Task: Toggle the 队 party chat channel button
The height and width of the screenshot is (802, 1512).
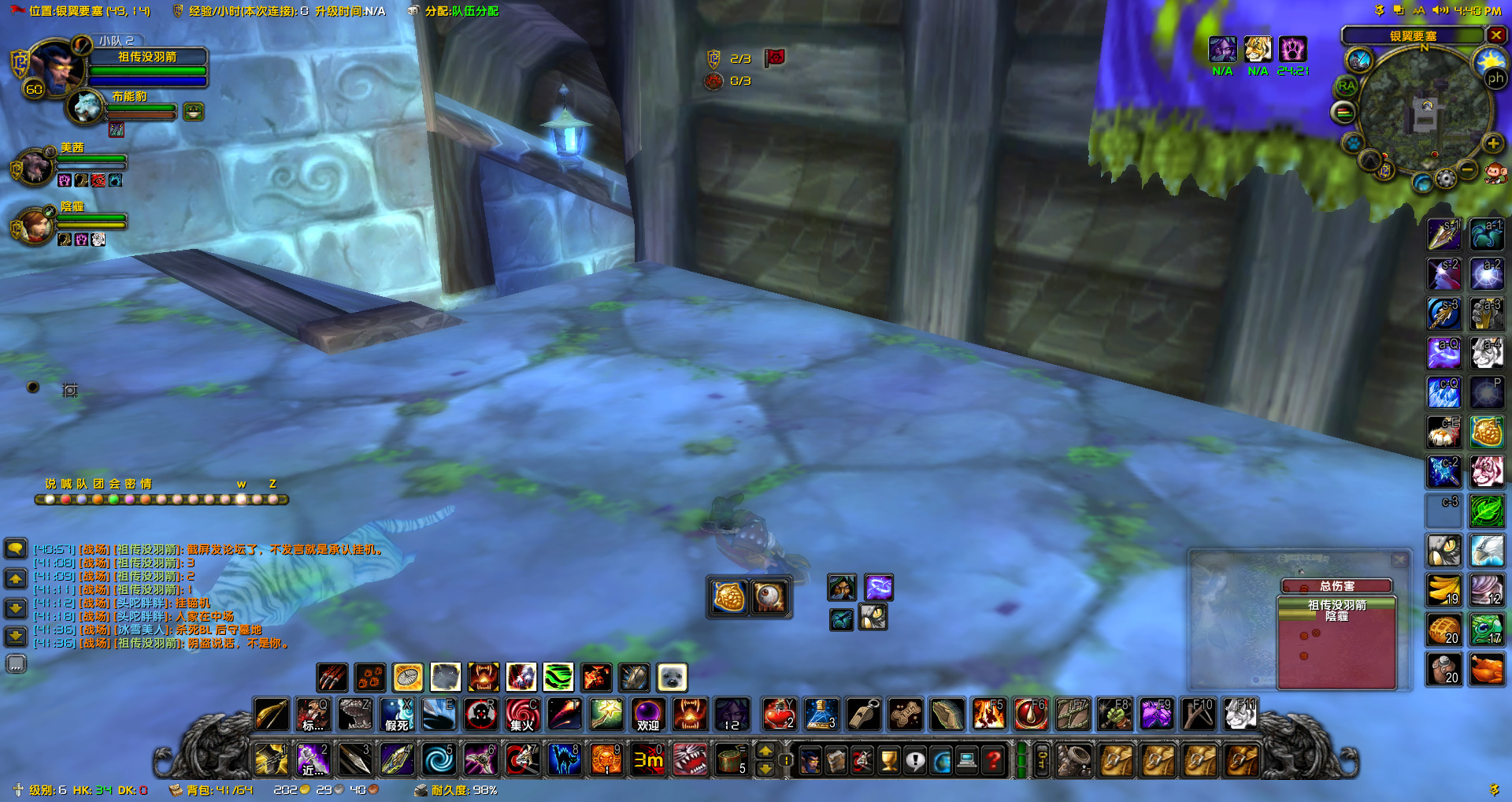Action: 81,484
